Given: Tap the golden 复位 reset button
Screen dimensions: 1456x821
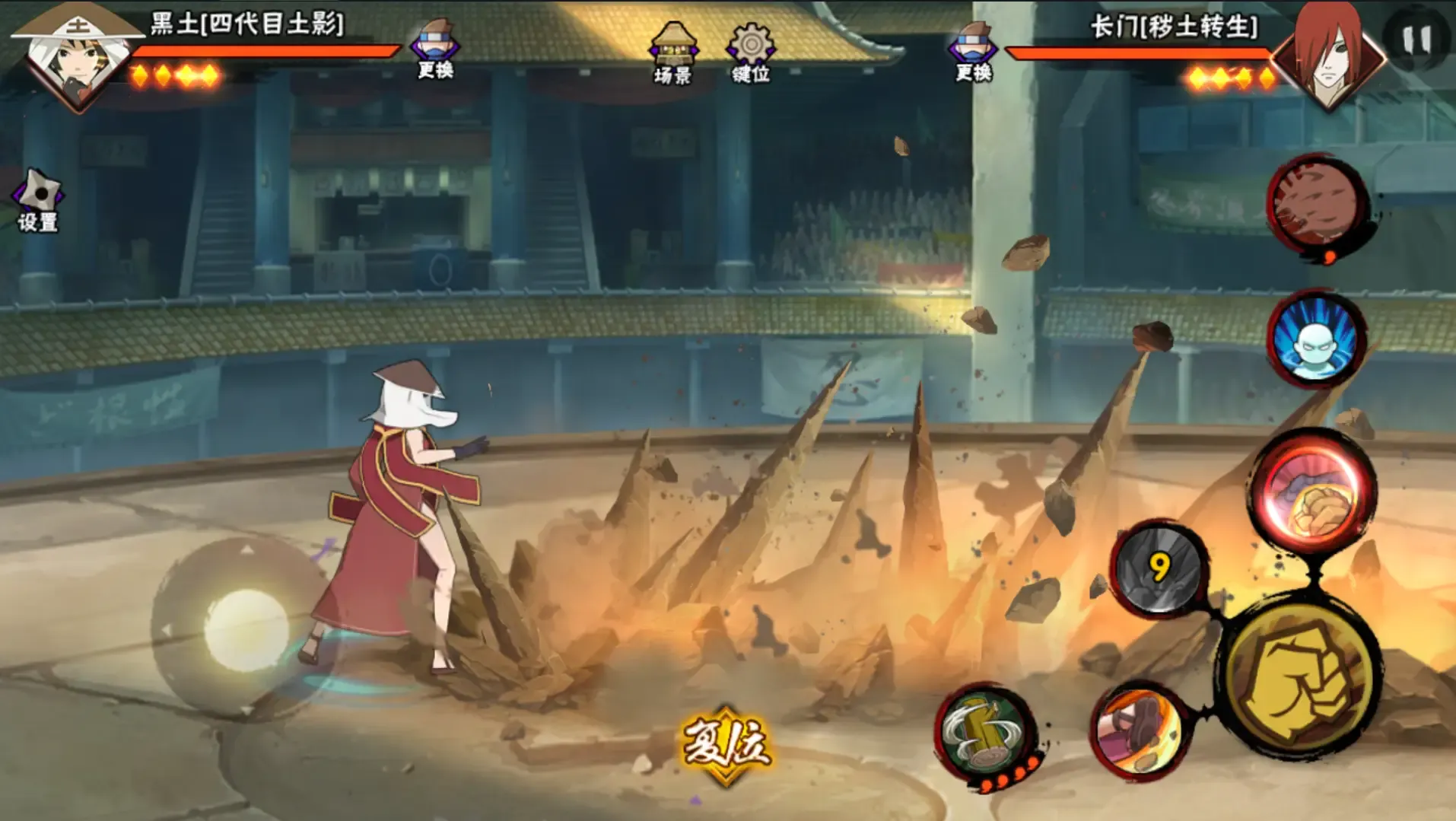Looking at the screenshot, I should click(x=726, y=743).
